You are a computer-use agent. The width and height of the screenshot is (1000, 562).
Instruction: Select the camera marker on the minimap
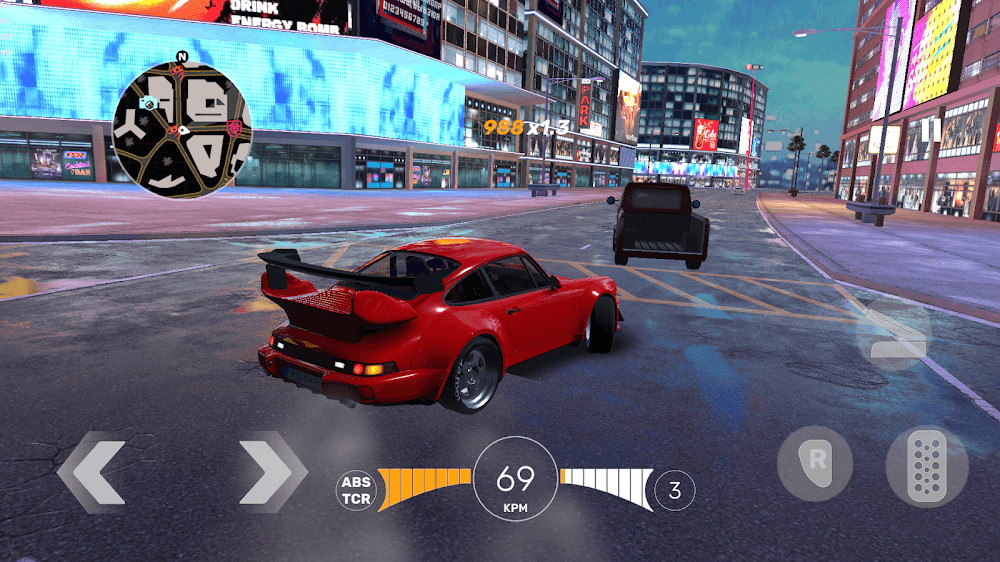pos(147,102)
